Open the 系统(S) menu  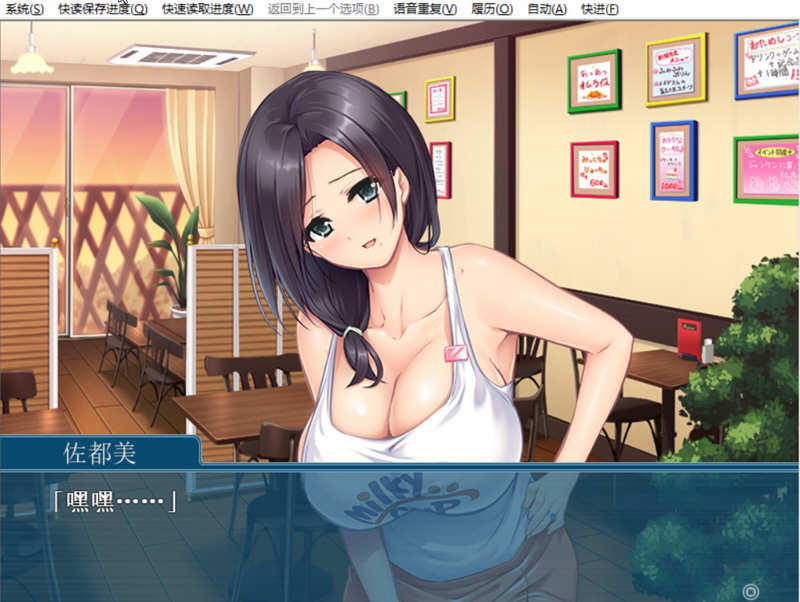23,9
